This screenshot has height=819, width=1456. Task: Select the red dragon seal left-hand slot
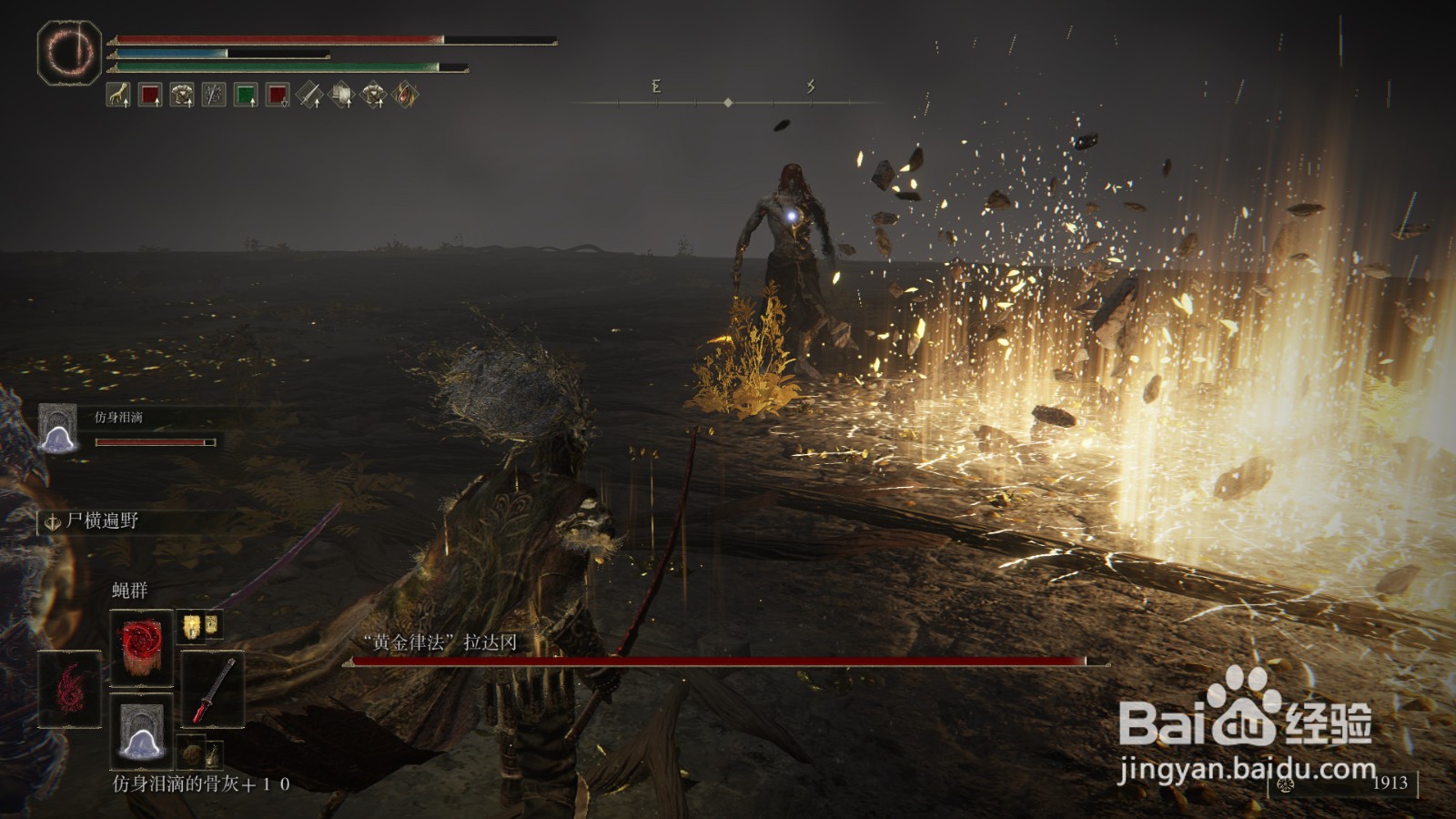(69, 689)
